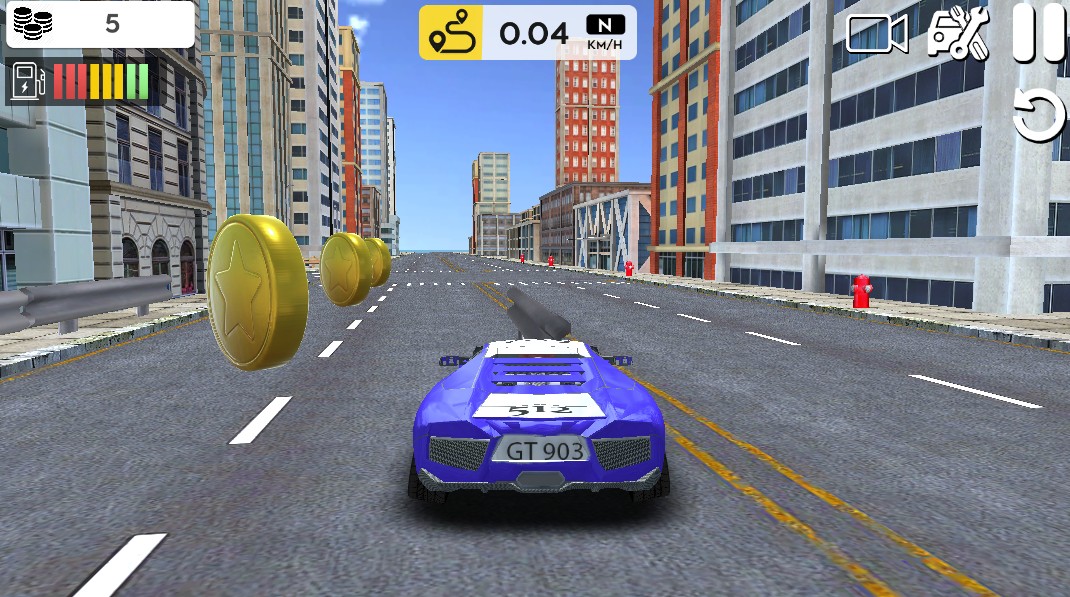
Task: Reset the car with the circular arrow
Action: pos(1039,114)
